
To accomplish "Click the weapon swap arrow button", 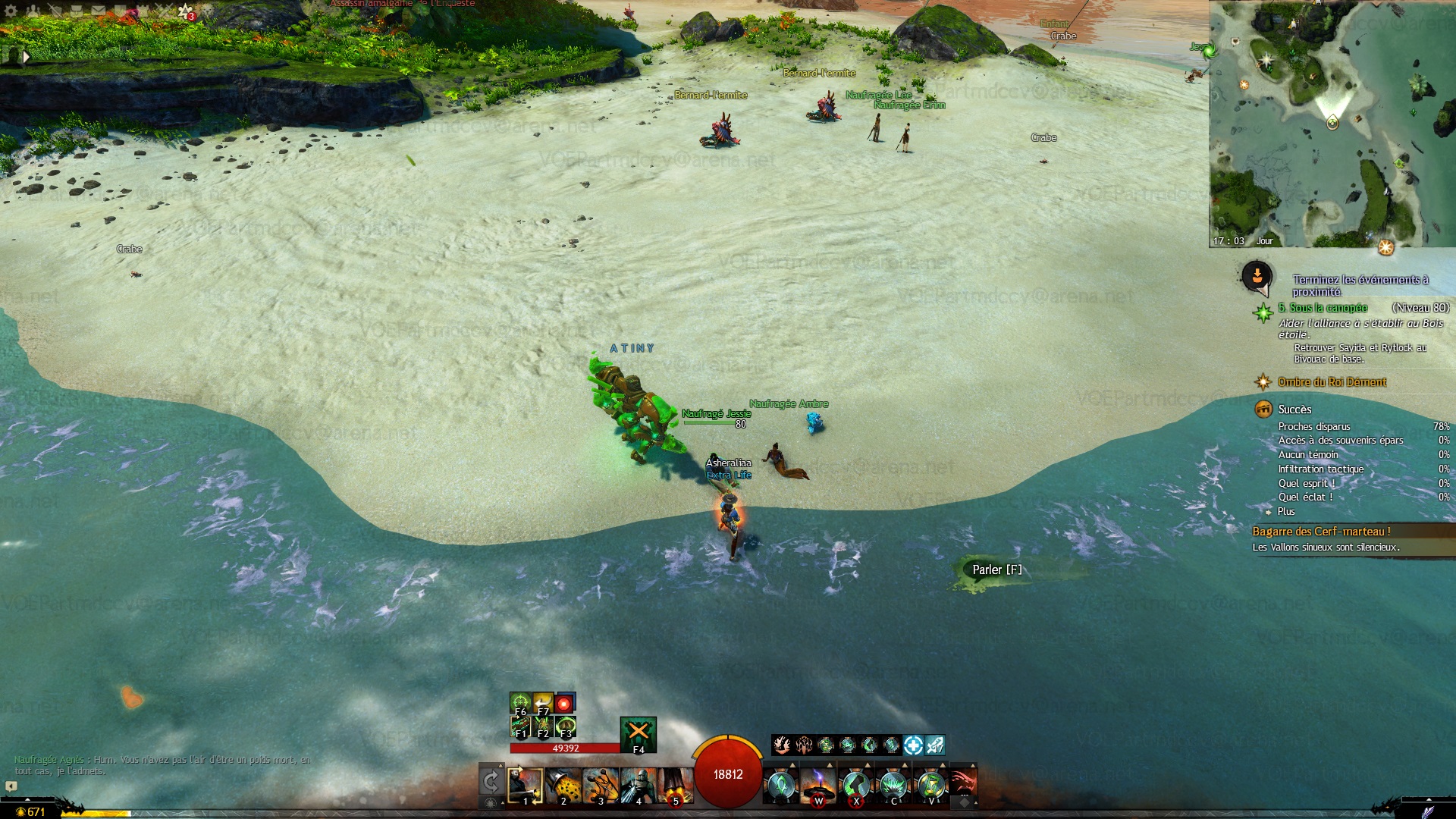I will pyautogui.click(x=491, y=782).
